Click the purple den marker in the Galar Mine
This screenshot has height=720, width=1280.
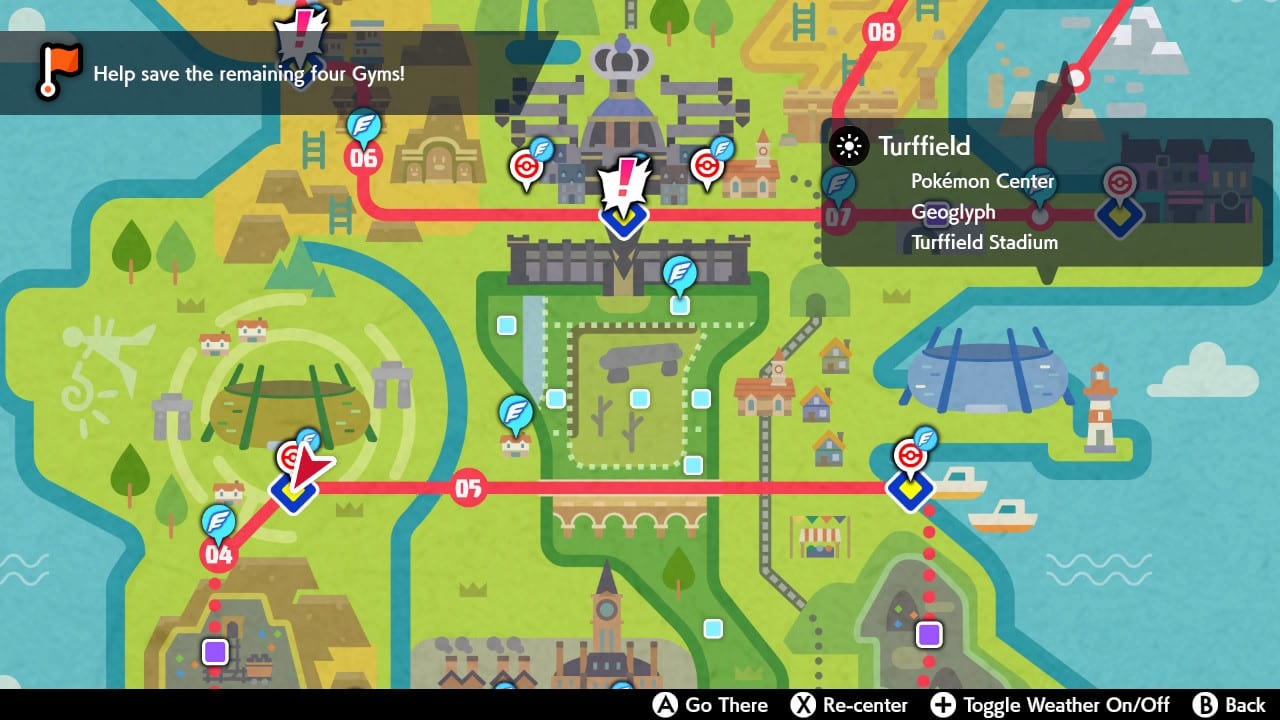[213, 651]
